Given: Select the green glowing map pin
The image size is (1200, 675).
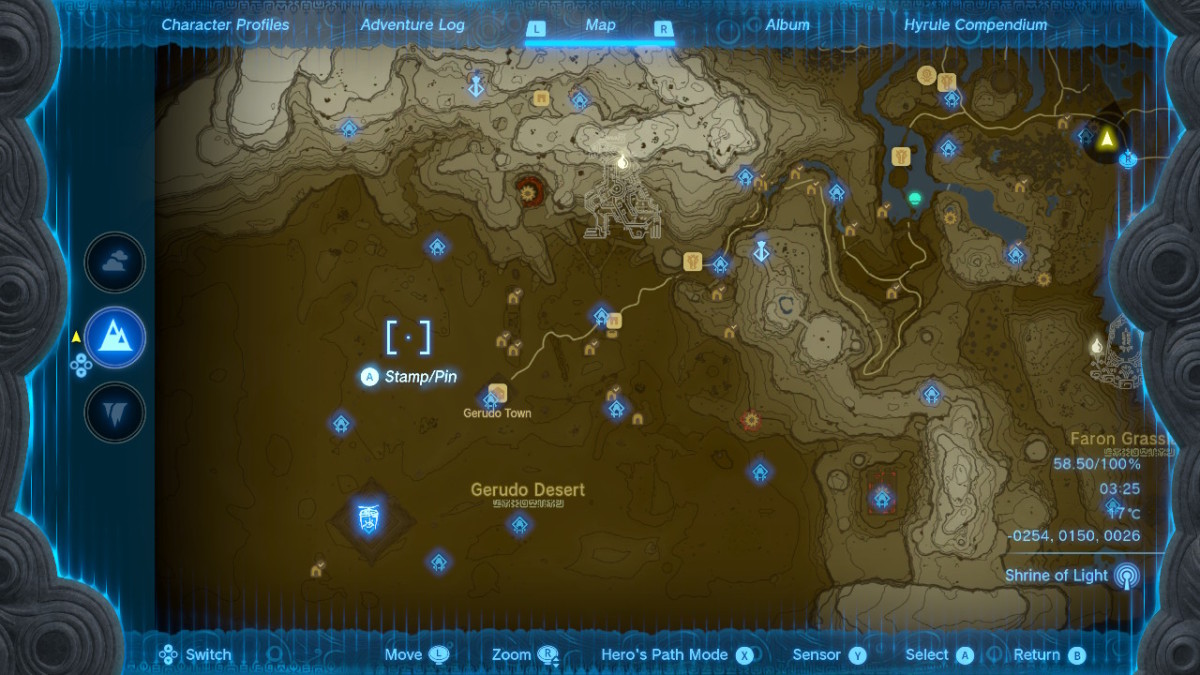Looking at the screenshot, I should (913, 198).
